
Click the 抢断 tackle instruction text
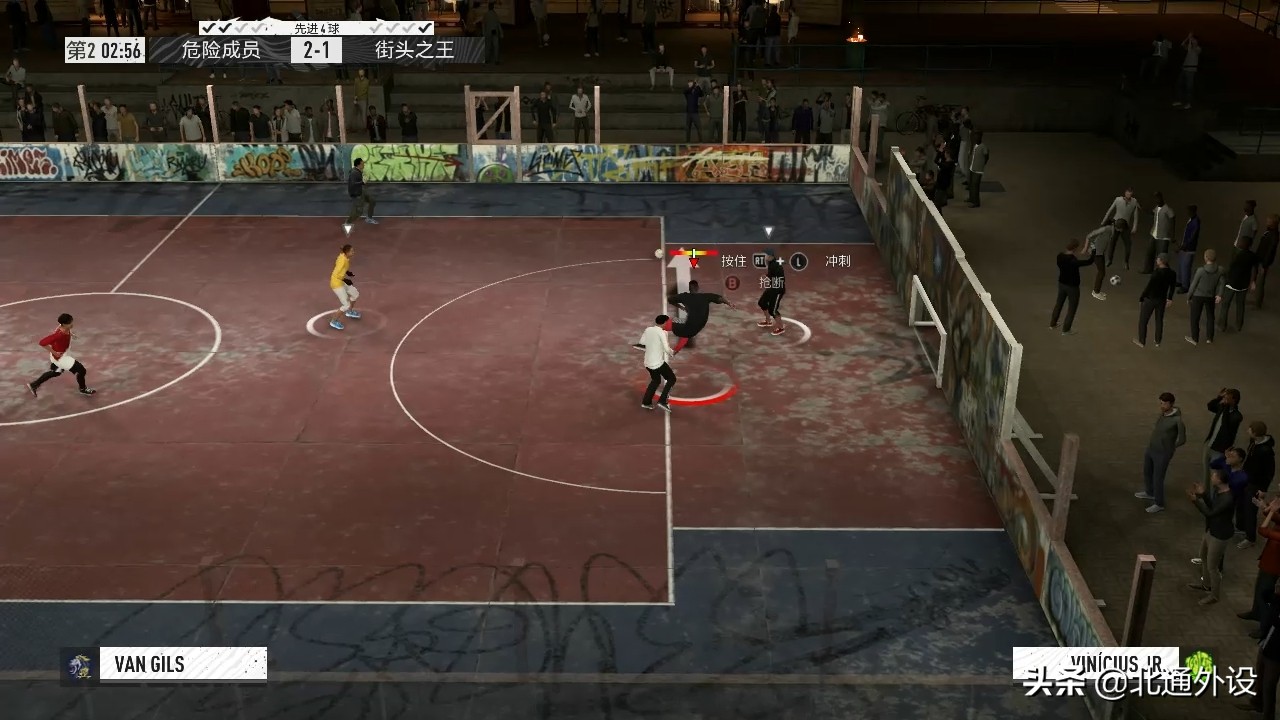click(x=771, y=283)
